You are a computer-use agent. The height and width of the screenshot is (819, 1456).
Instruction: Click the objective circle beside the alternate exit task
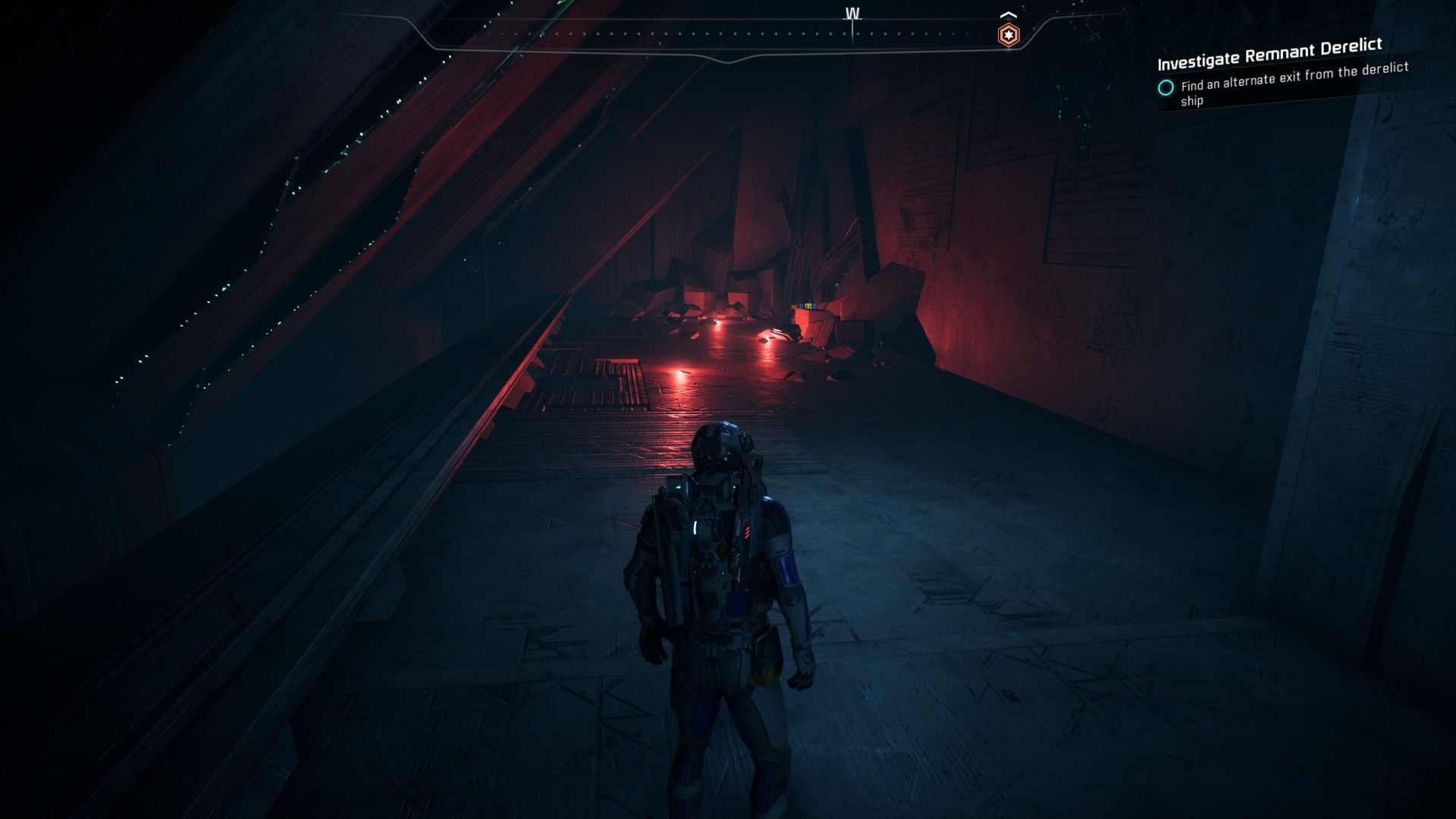coord(1166,87)
